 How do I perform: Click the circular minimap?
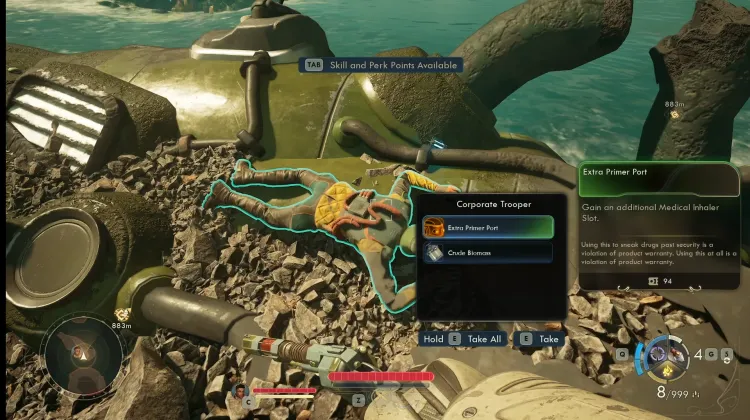point(76,353)
